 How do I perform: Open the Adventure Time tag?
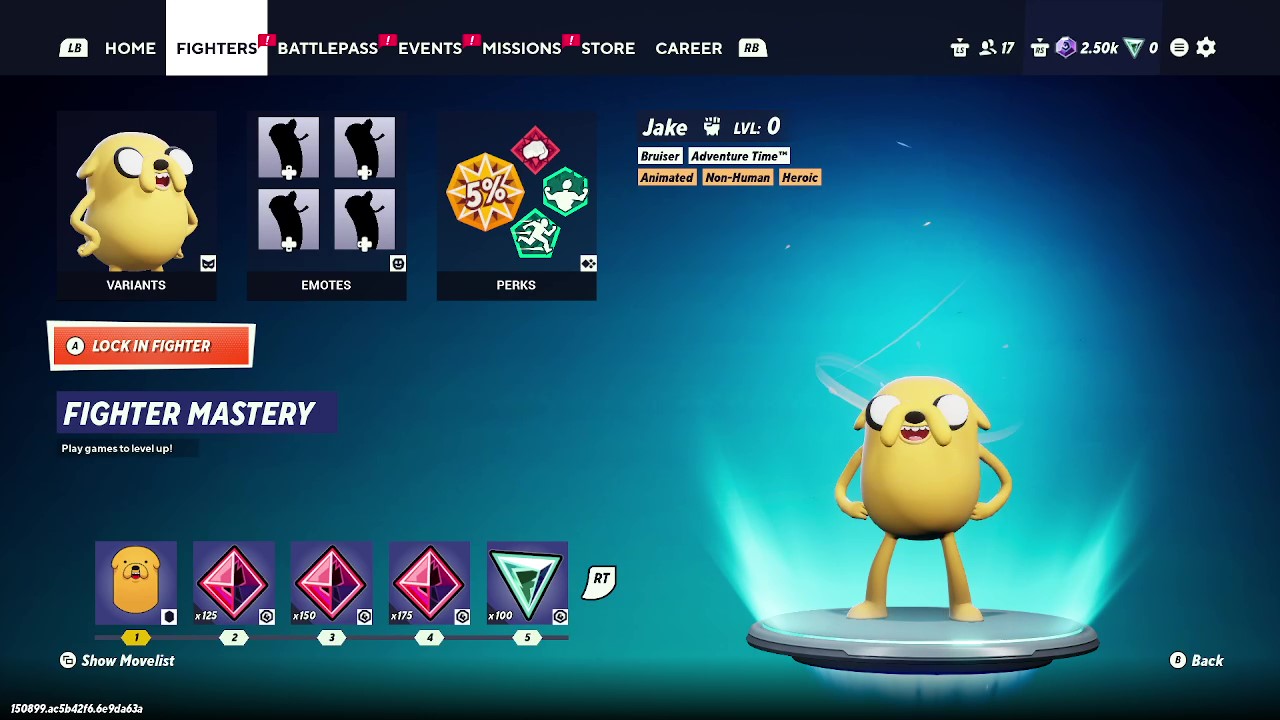pos(738,156)
